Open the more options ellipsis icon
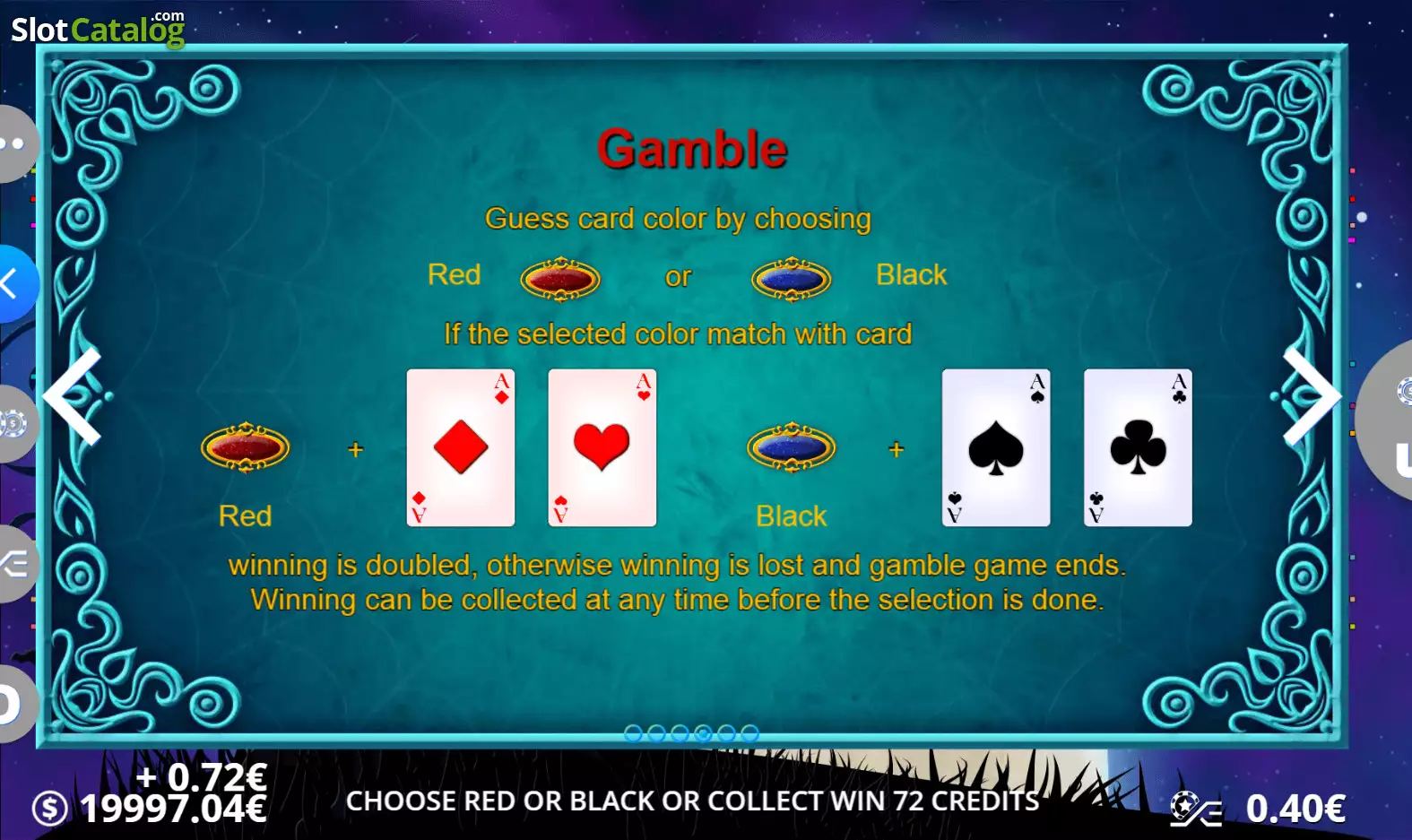This screenshot has width=1412, height=840. coord(13,143)
